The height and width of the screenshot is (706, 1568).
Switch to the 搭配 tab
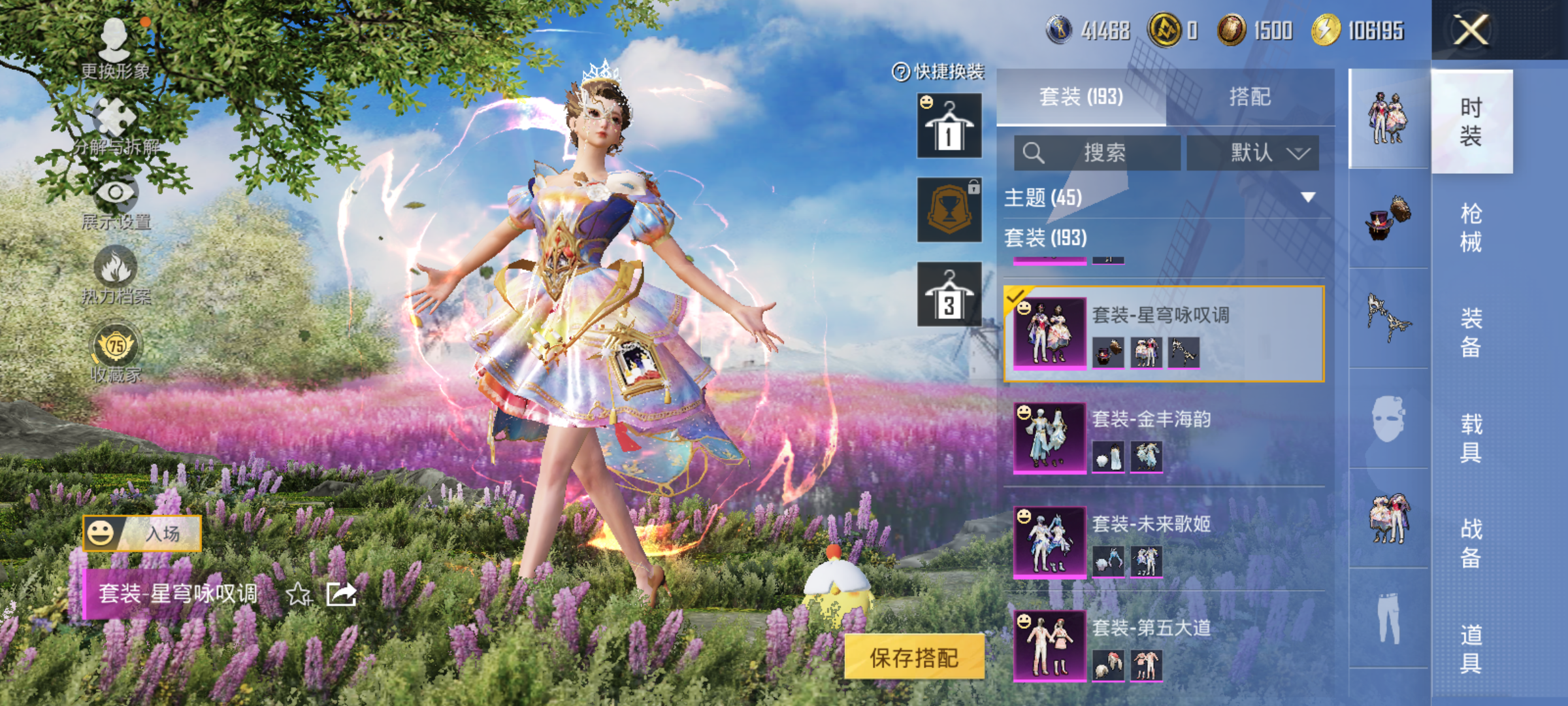(x=1249, y=97)
